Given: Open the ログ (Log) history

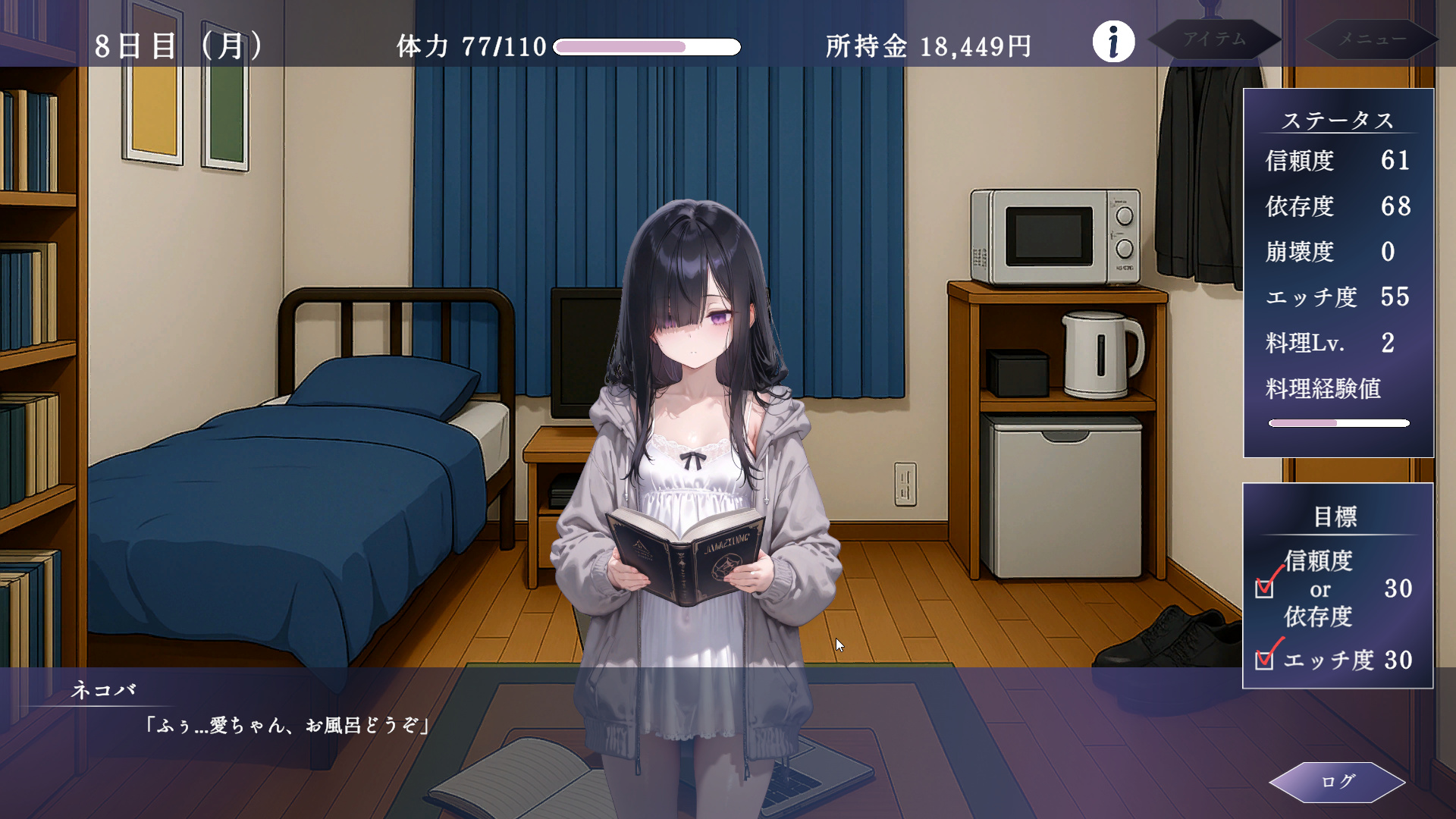Looking at the screenshot, I should tap(1337, 782).
